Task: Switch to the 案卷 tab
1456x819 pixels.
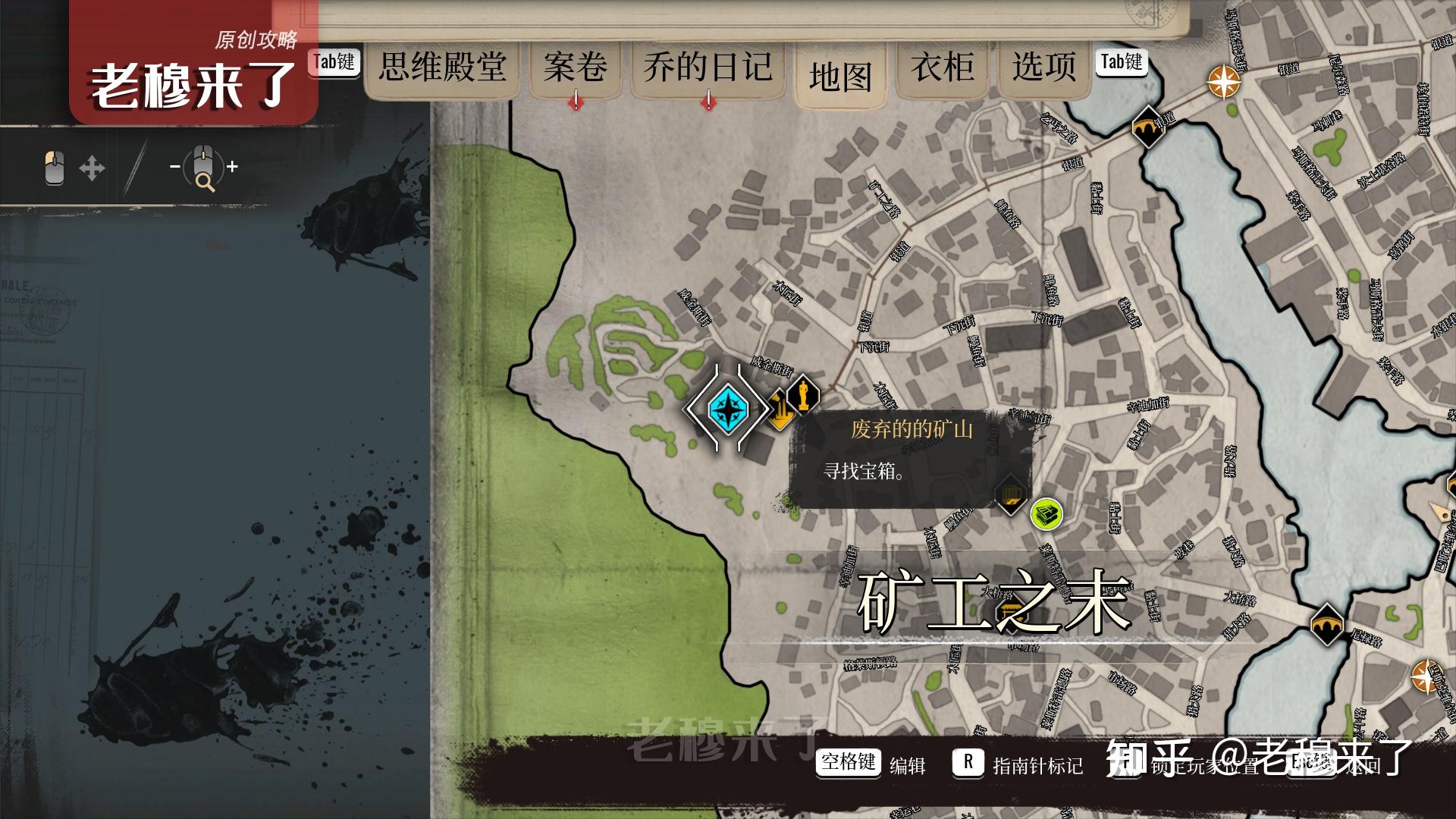Action: click(575, 67)
